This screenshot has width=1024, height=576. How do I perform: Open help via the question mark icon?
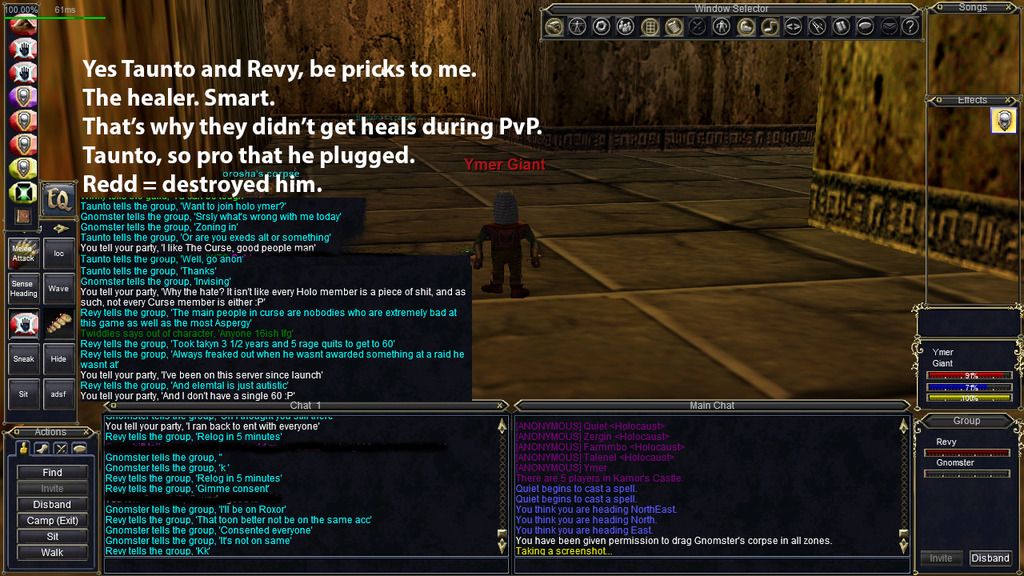[909, 27]
